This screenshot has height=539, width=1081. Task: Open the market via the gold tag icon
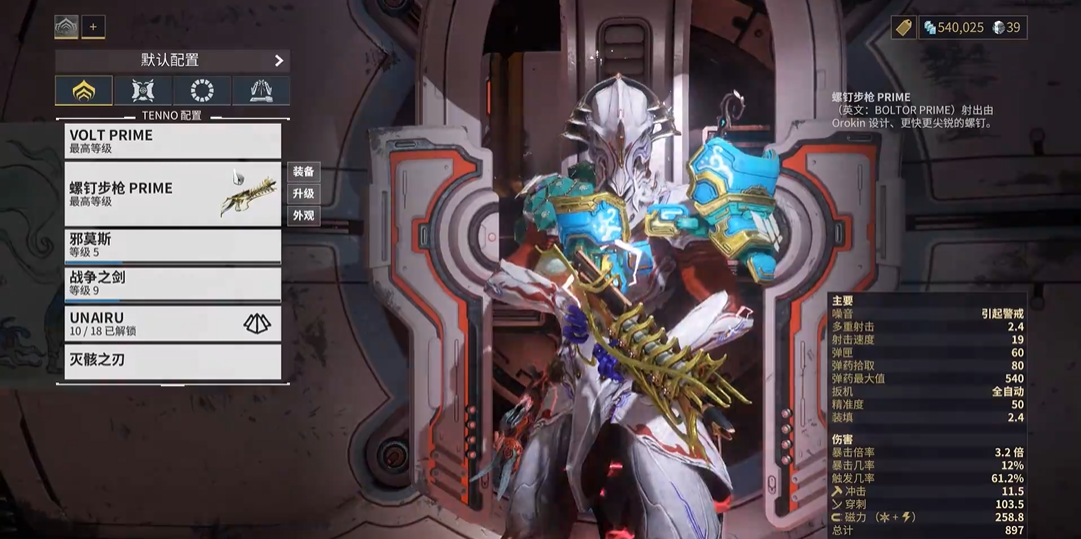903,27
